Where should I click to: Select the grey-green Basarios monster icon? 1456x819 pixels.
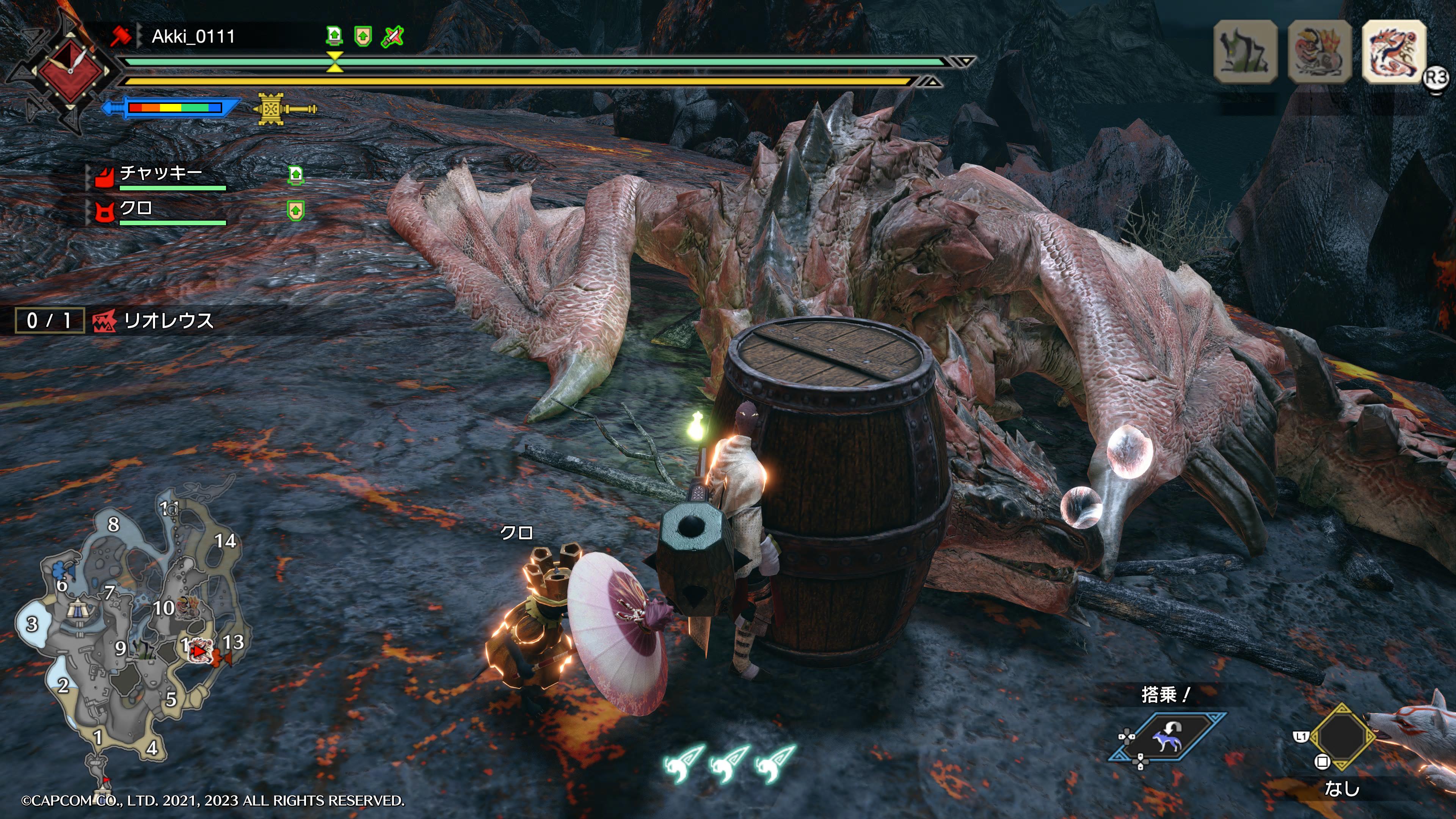click(1245, 52)
